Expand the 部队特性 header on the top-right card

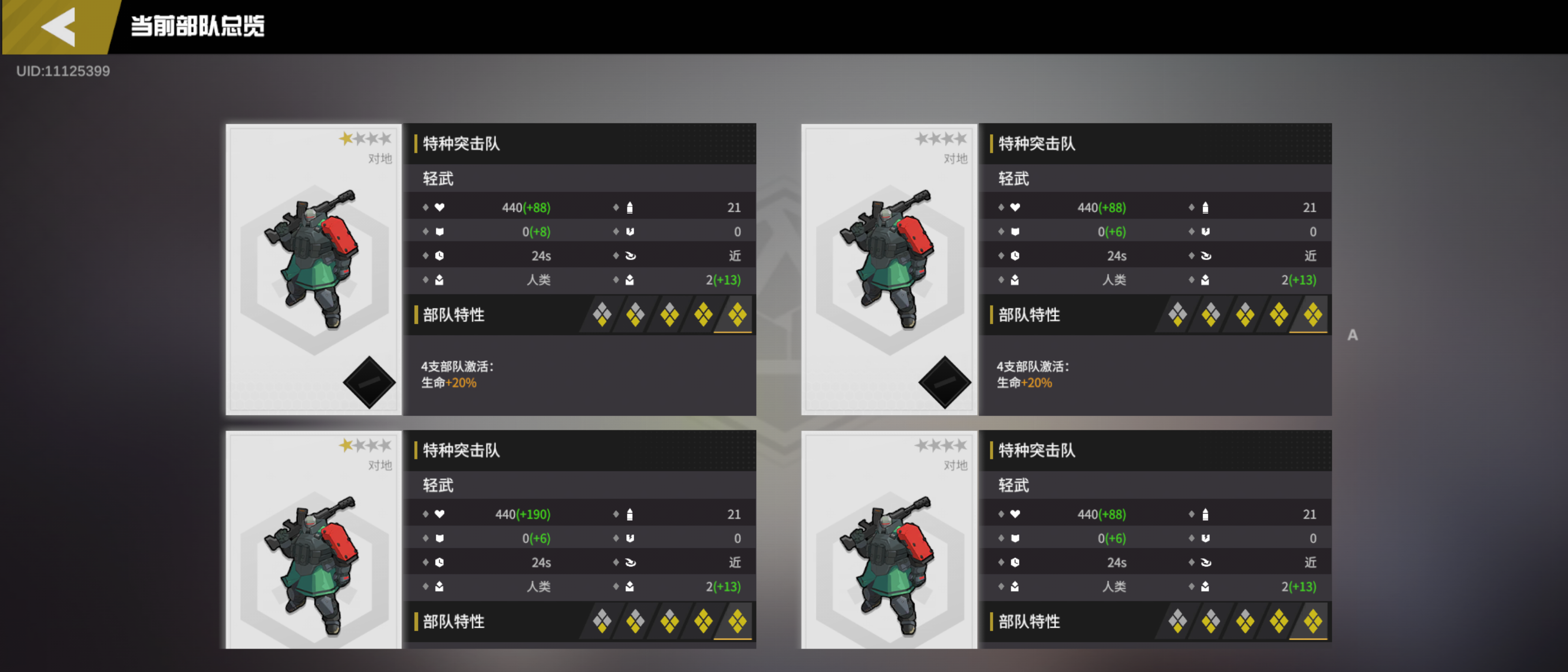coord(1029,315)
